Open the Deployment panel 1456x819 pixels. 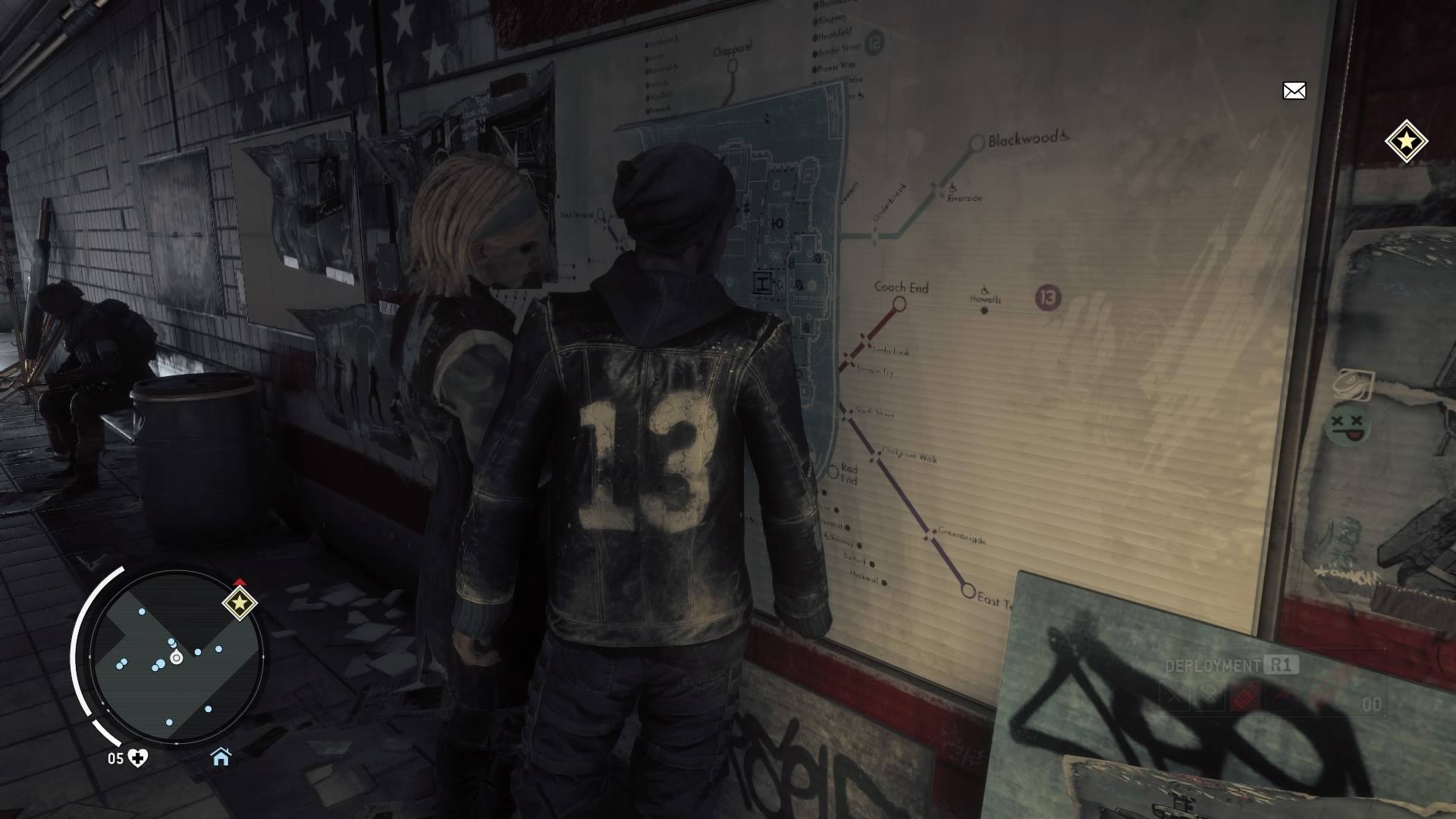pyautogui.click(x=1232, y=666)
